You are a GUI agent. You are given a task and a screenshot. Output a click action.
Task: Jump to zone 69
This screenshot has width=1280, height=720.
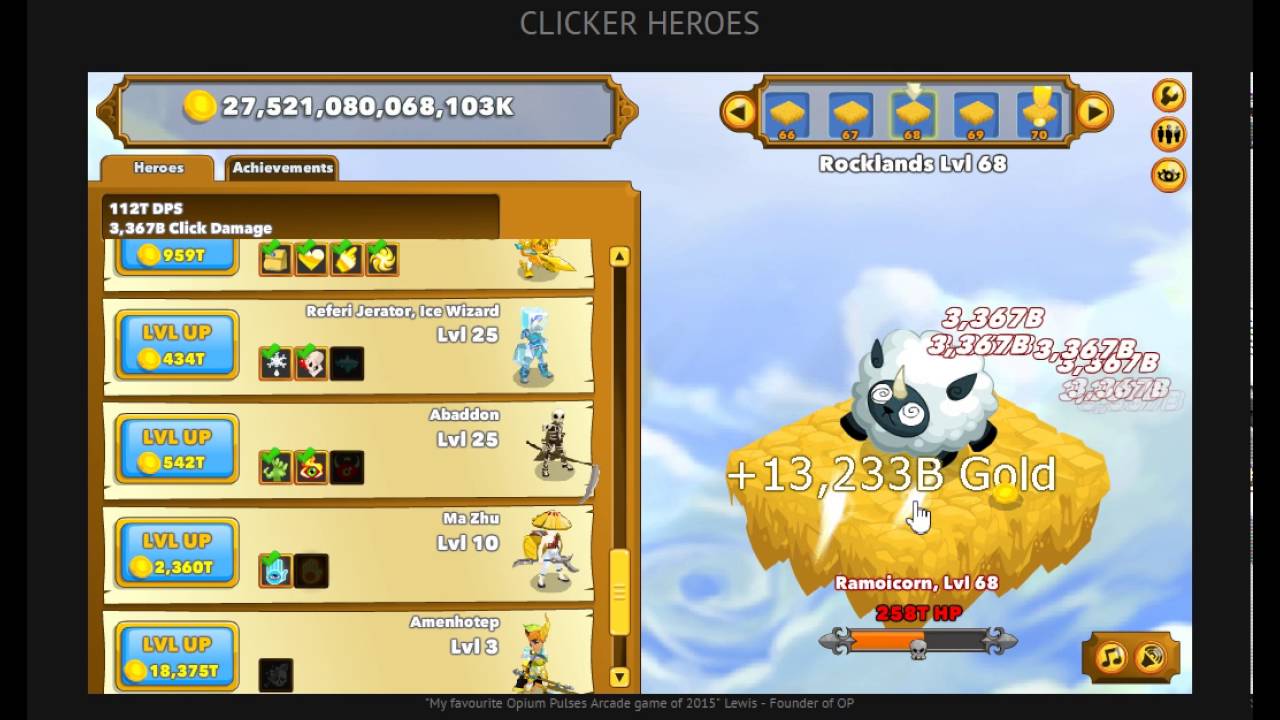coord(975,113)
